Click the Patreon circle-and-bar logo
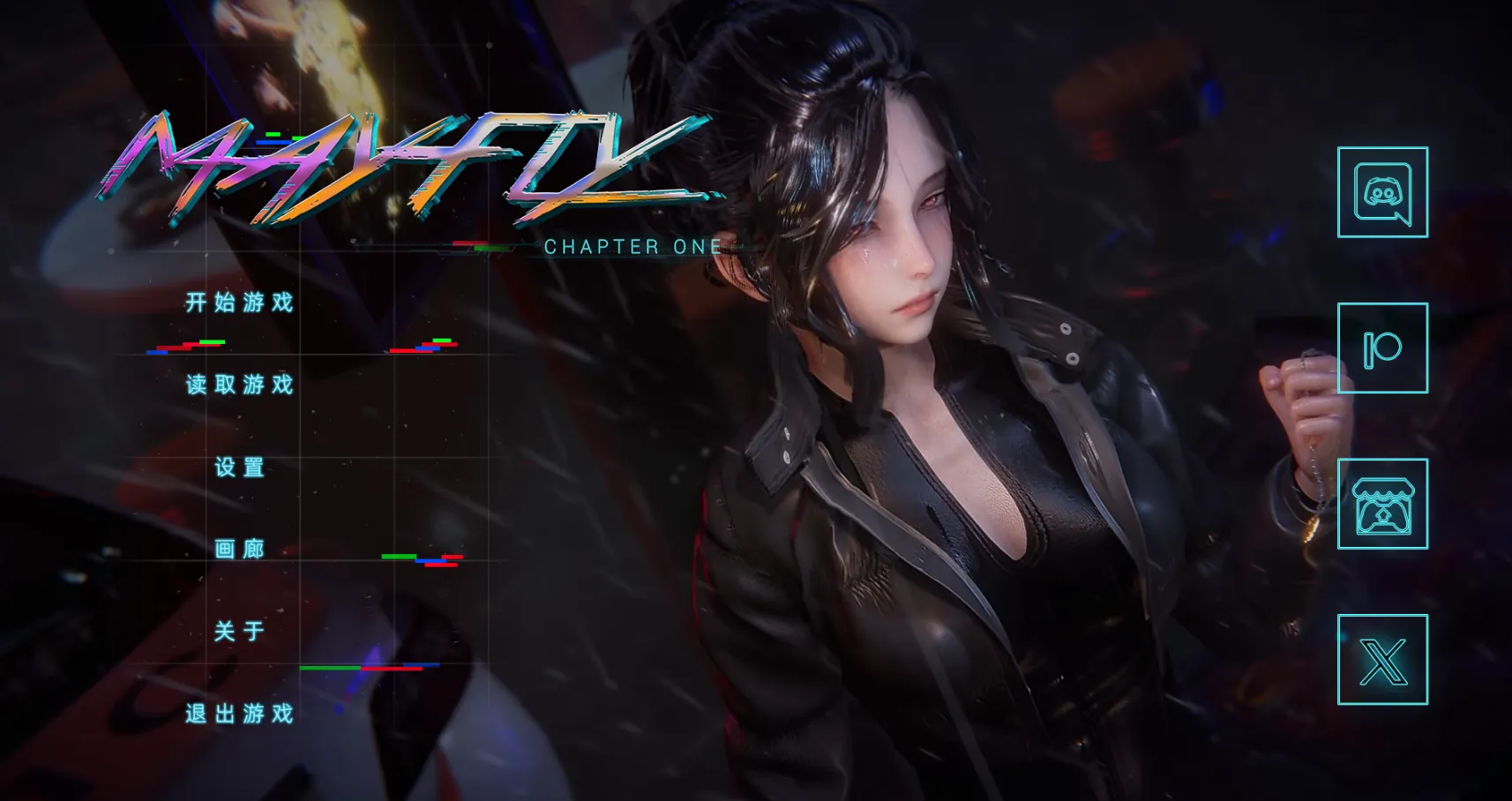This screenshot has width=1512, height=801. click(x=1381, y=349)
